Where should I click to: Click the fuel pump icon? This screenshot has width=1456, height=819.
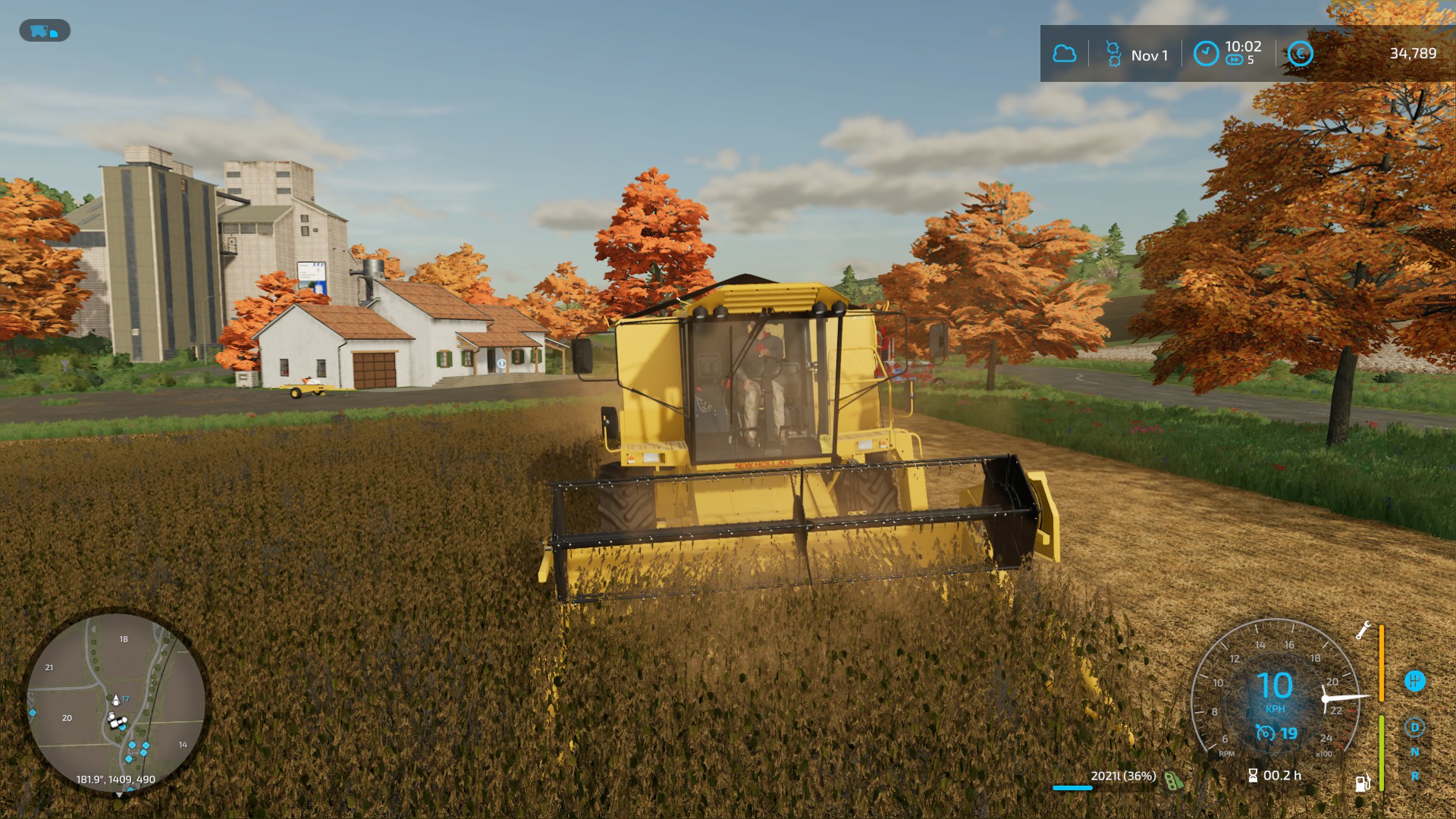(1363, 783)
